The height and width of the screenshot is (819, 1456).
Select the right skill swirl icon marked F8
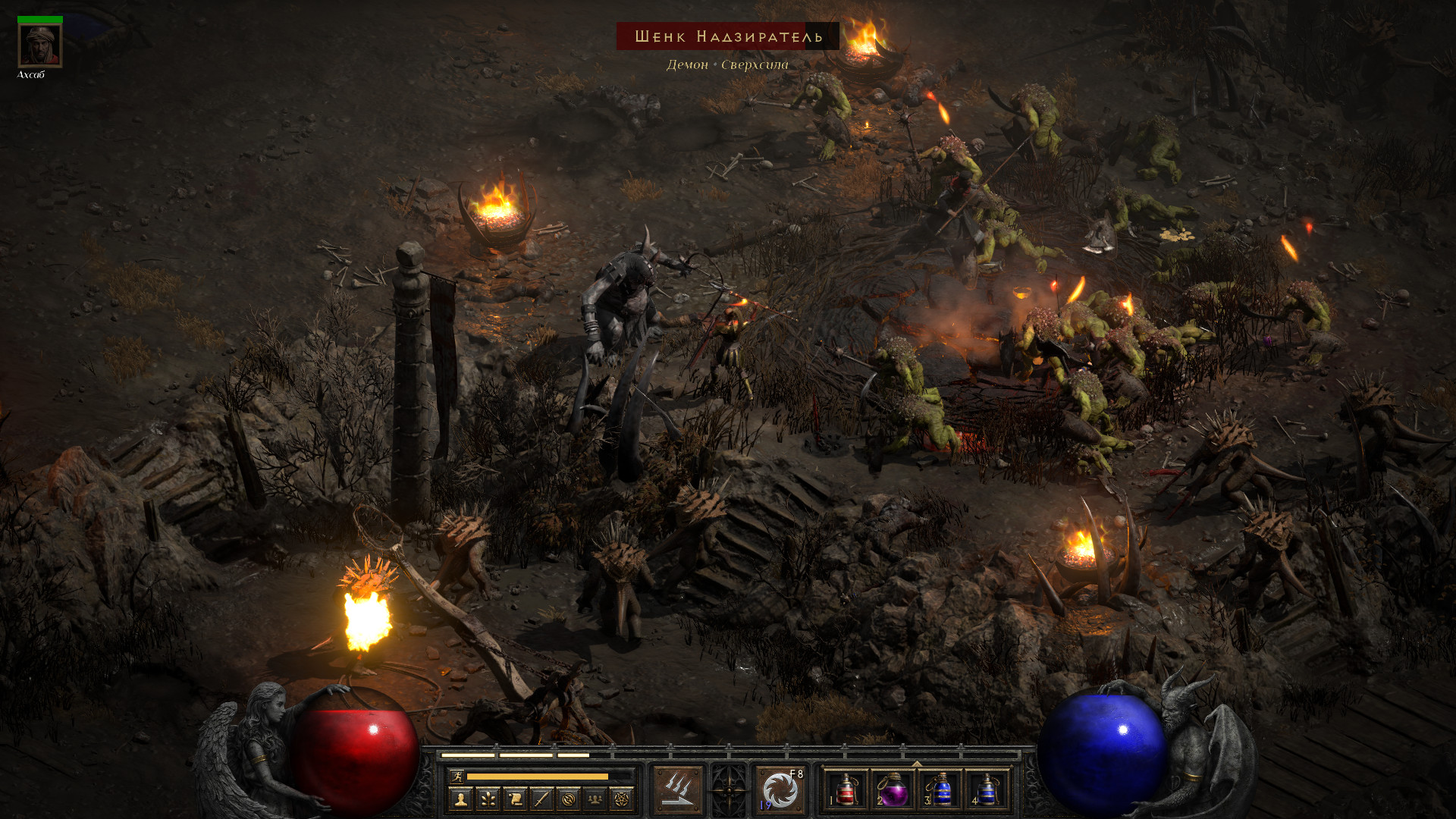(780, 790)
